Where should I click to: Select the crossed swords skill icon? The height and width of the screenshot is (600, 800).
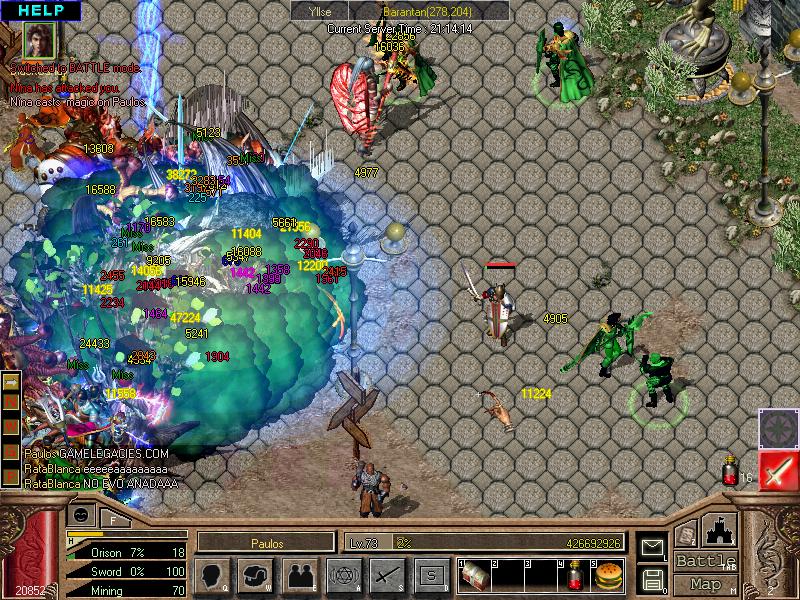coord(387,574)
